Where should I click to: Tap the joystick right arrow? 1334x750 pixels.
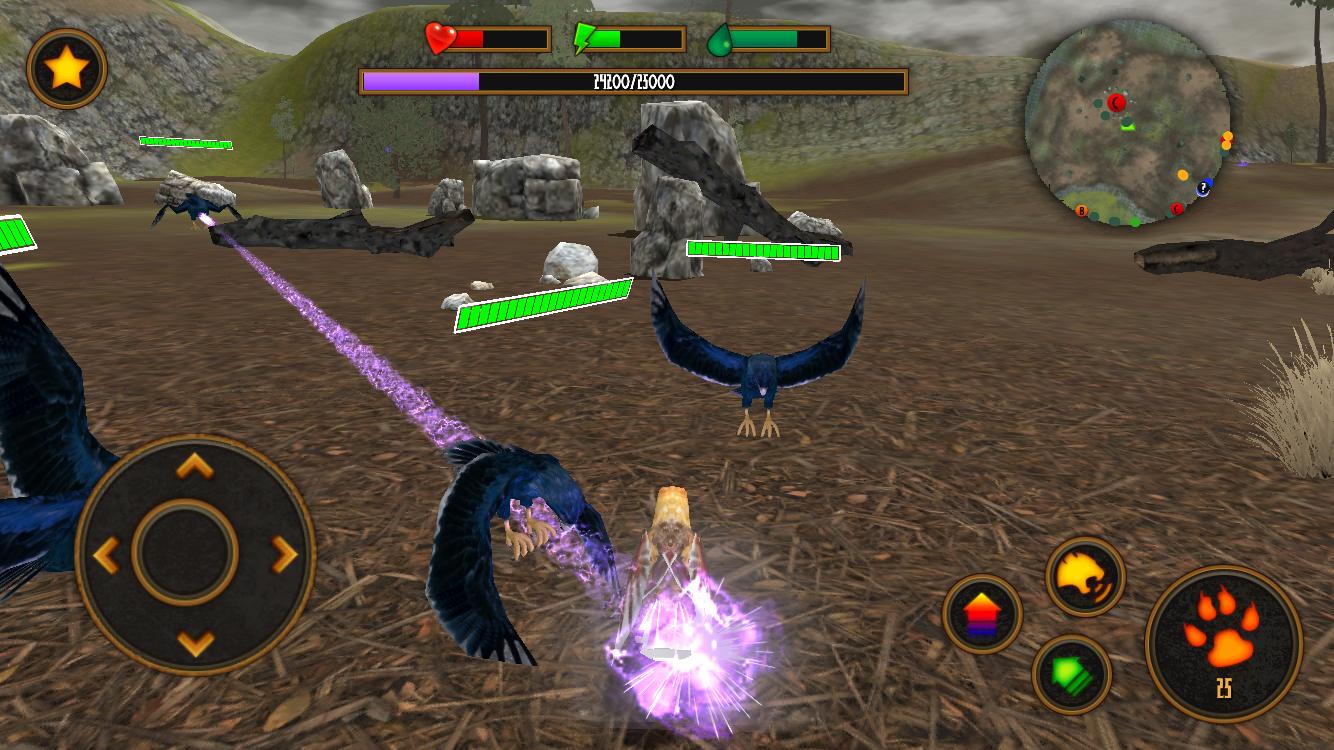284,553
